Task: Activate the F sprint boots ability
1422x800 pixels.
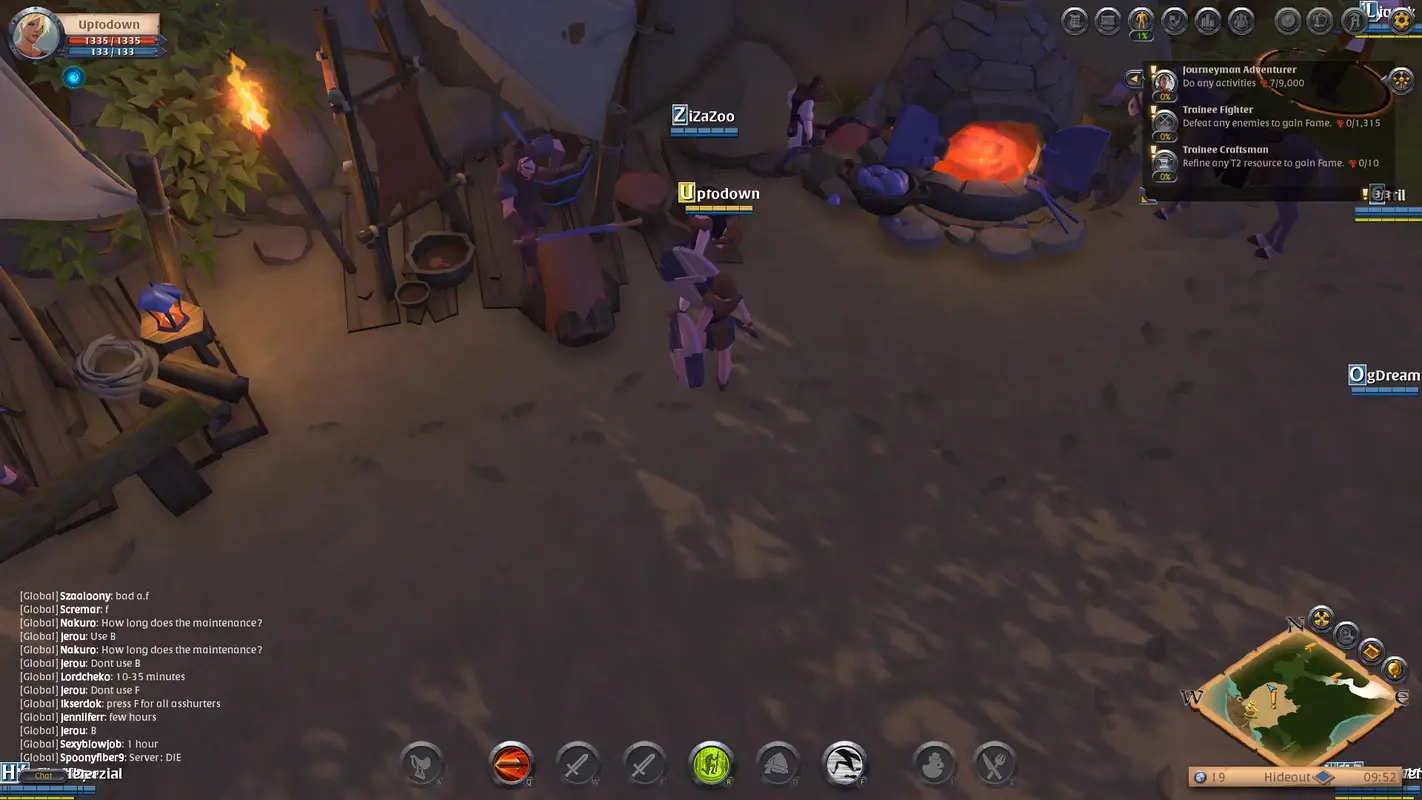Action: click(x=844, y=763)
